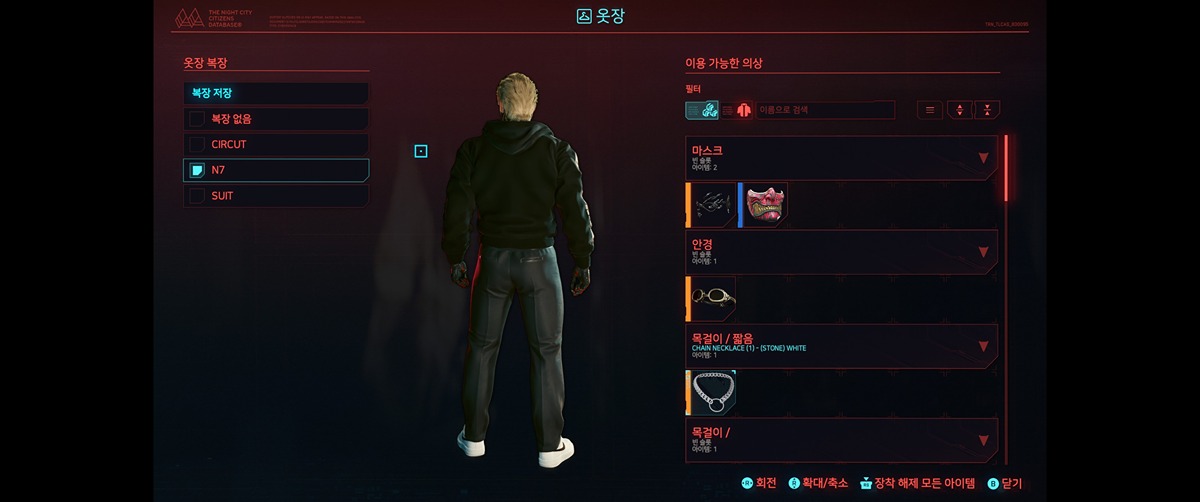Select the 복장 없음 no-outfit entry
This screenshot has height=502, width=1200.
(x=276, y=119)
